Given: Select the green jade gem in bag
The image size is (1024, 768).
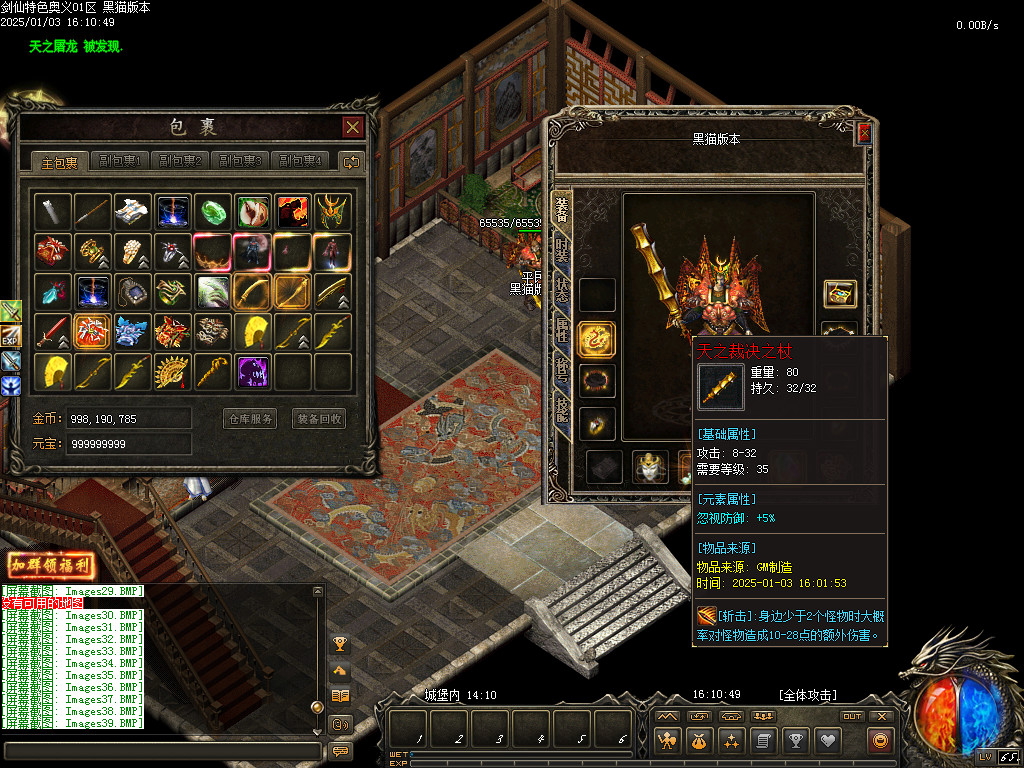Looking at the screenshot, I should (x=213, y=212).
